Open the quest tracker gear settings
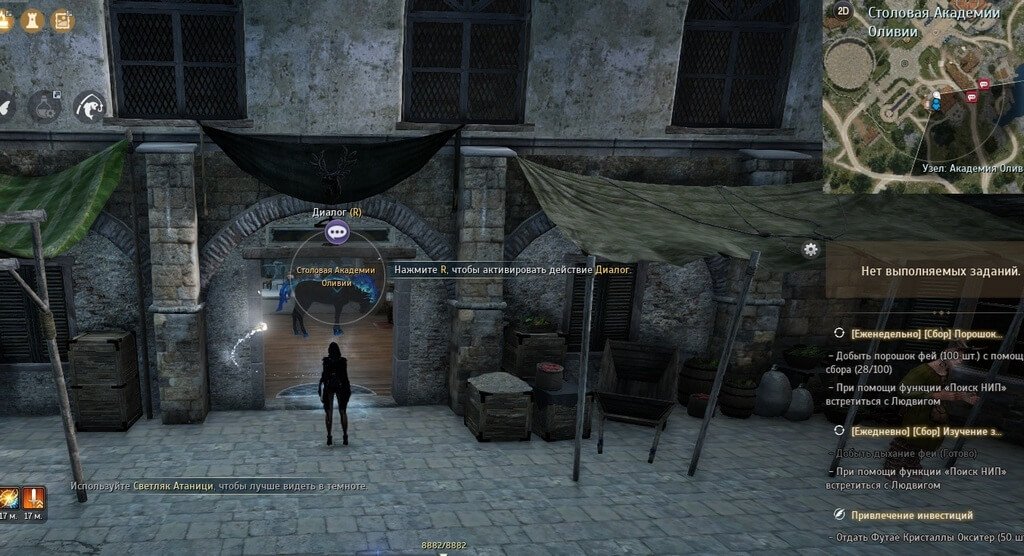Viewport: 1024px width, 556px height. tap(811, 249)
